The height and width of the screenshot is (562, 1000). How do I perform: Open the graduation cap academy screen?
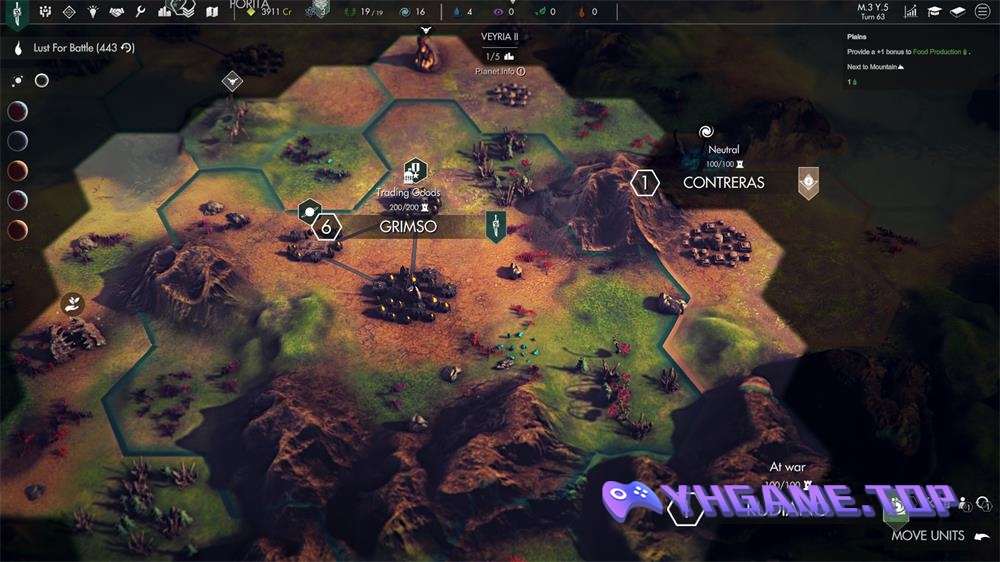tap(934, 12)
